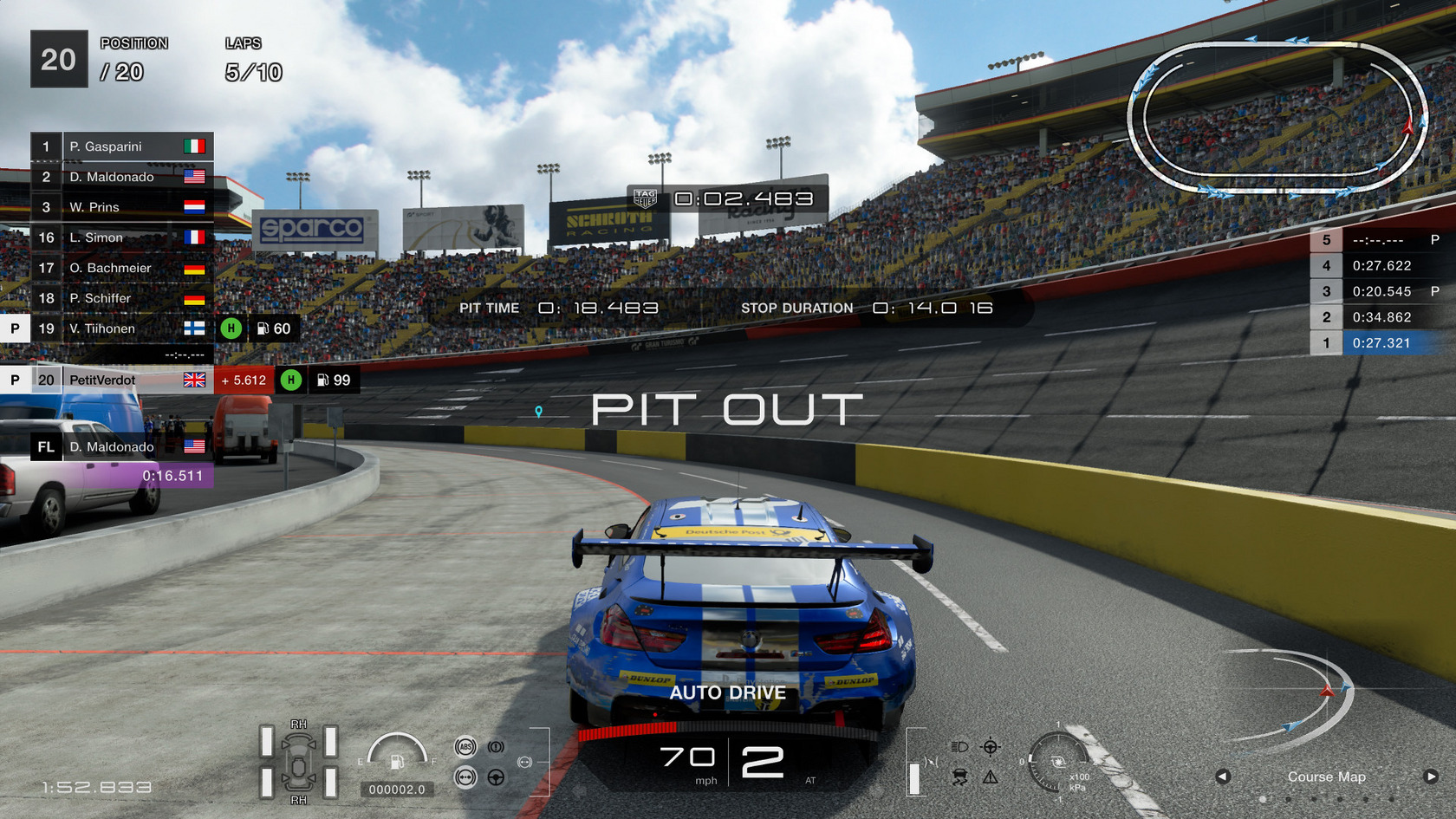Highlight the PetitVerdot player row
The height and width of the screenshot is (819, 1456).
click(121, 380)
